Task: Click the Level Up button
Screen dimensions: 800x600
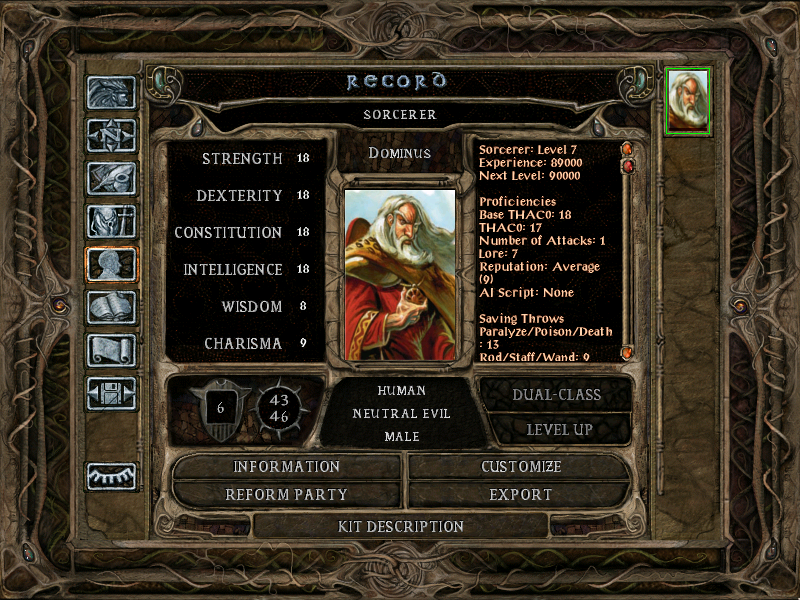Action: click(x=557, y=429)
